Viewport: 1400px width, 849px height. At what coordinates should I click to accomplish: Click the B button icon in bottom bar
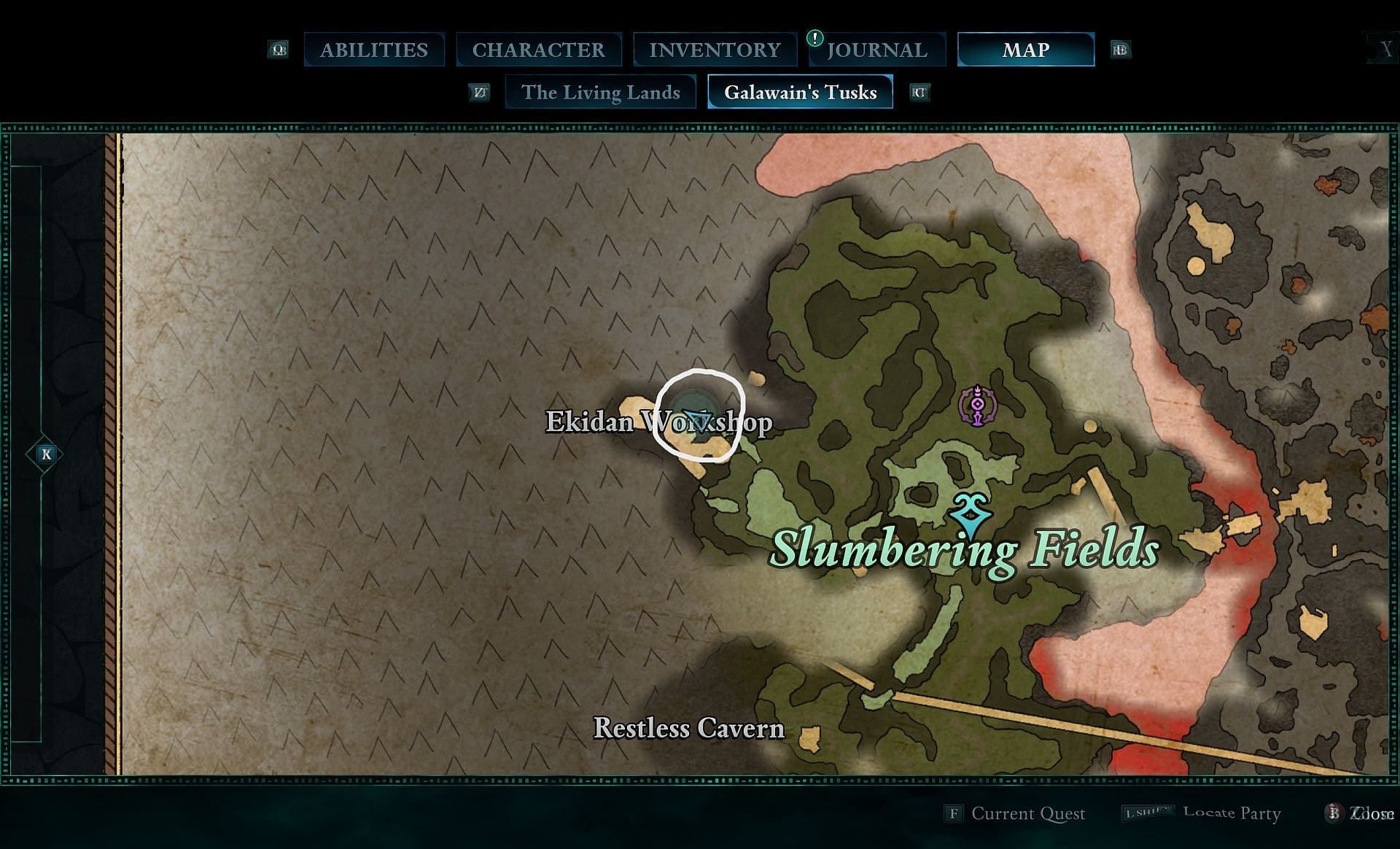pyautogui.click(x=1335, y=814)
